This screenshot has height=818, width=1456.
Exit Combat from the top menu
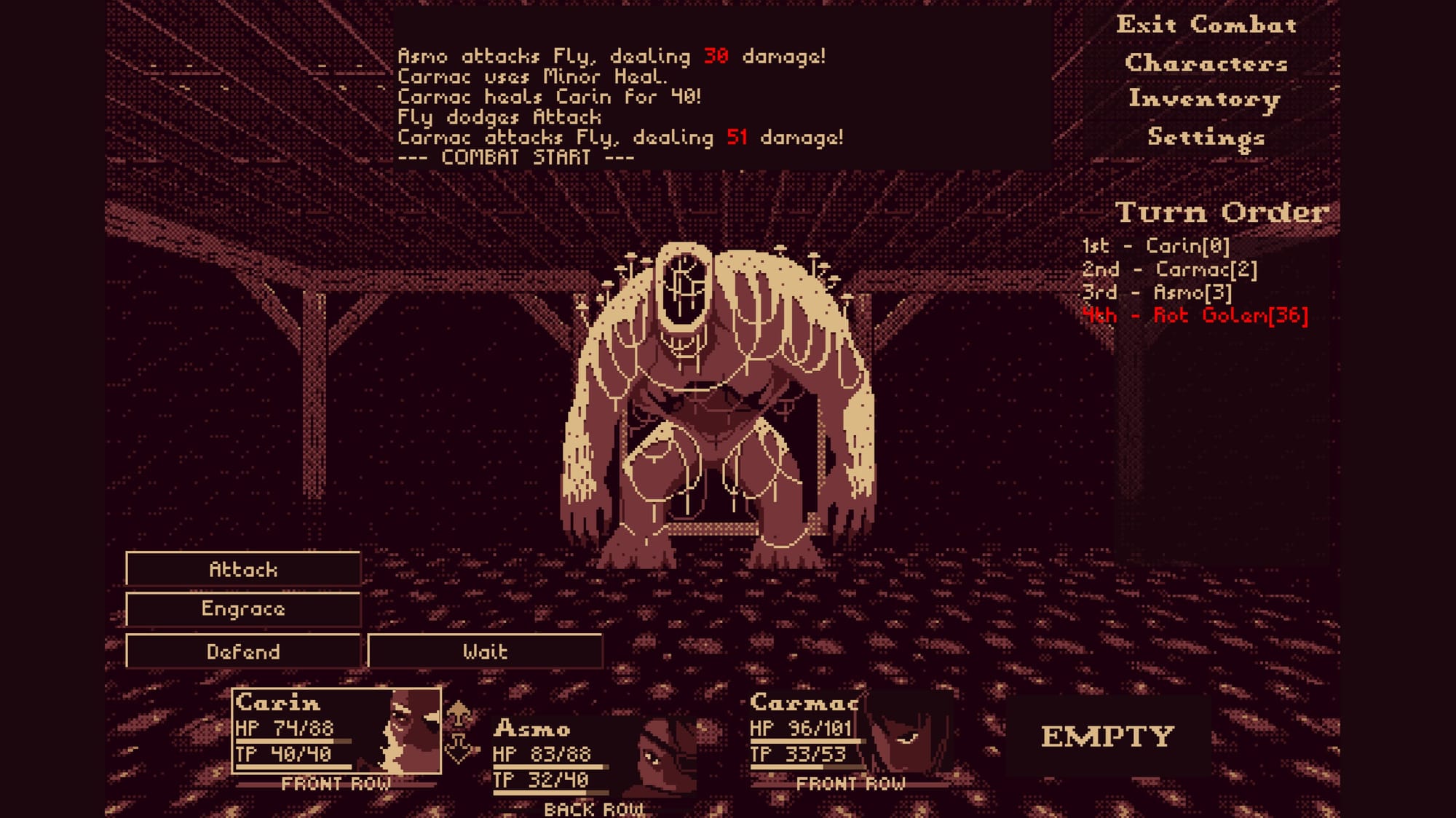(1206, 25)
